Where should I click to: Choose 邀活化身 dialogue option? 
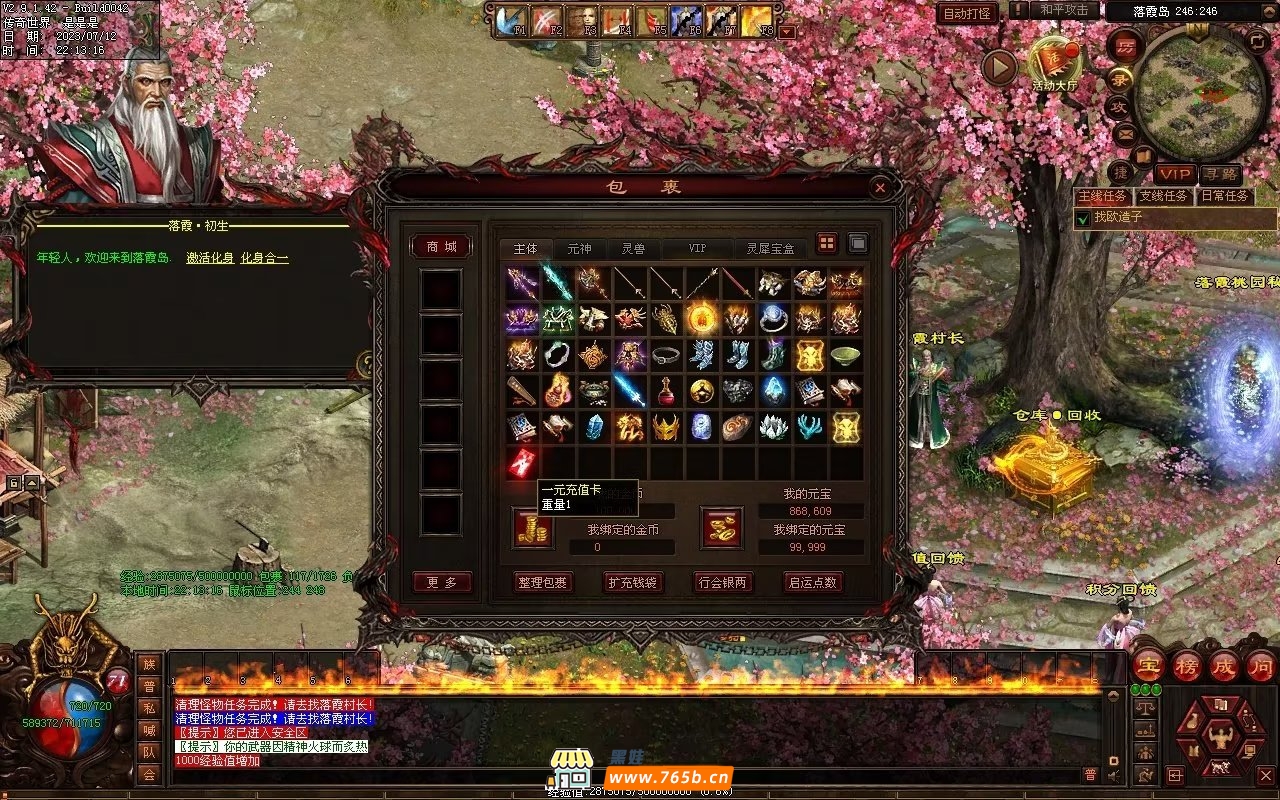pos(210,258)
